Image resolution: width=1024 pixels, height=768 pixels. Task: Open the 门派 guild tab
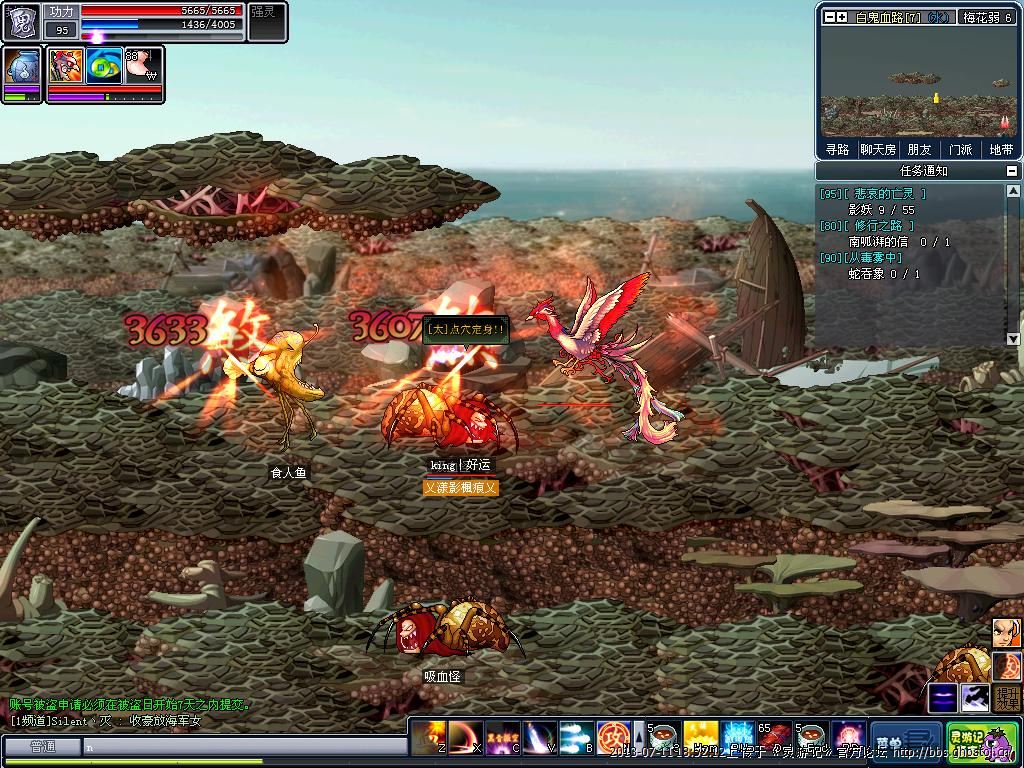(x=960, y=150)
